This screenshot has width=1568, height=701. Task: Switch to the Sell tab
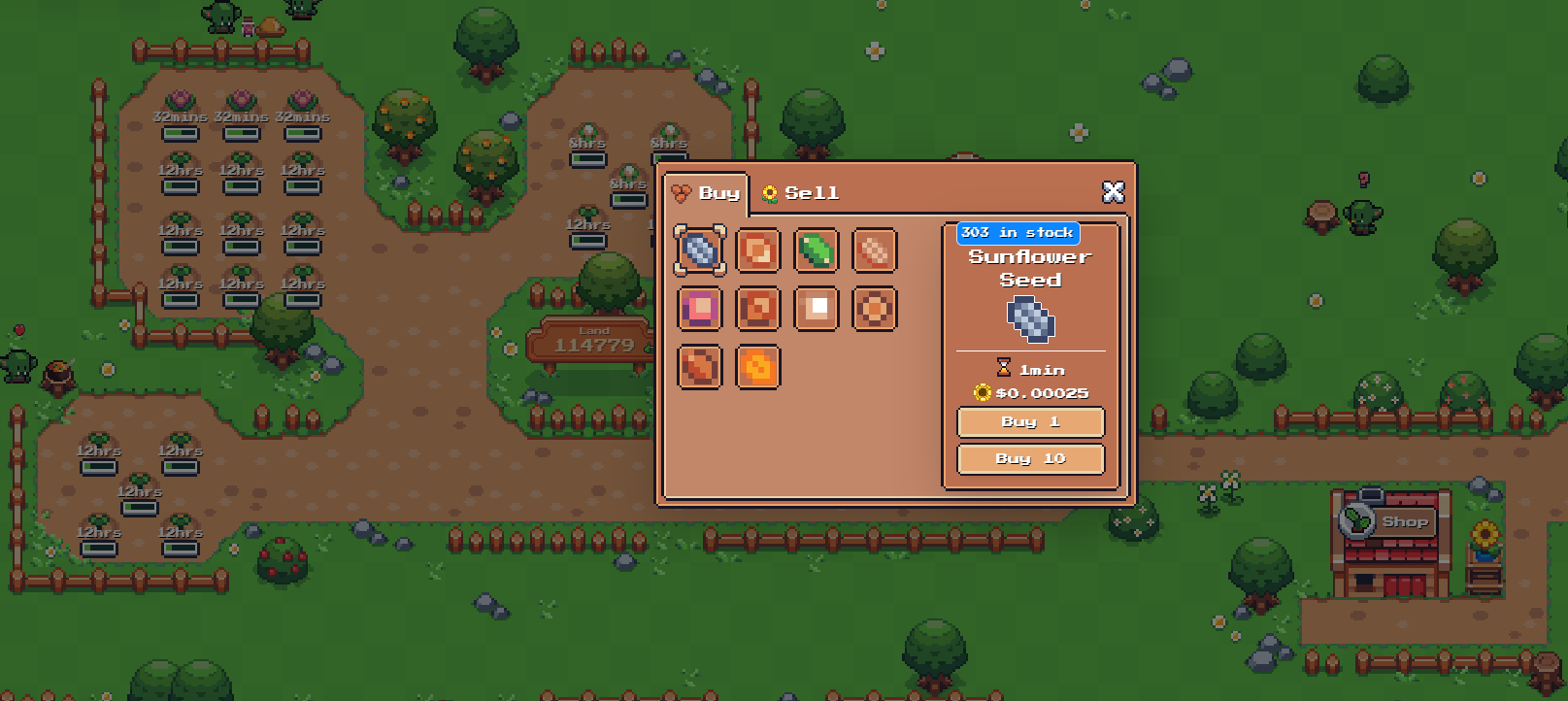click(802, 193)
